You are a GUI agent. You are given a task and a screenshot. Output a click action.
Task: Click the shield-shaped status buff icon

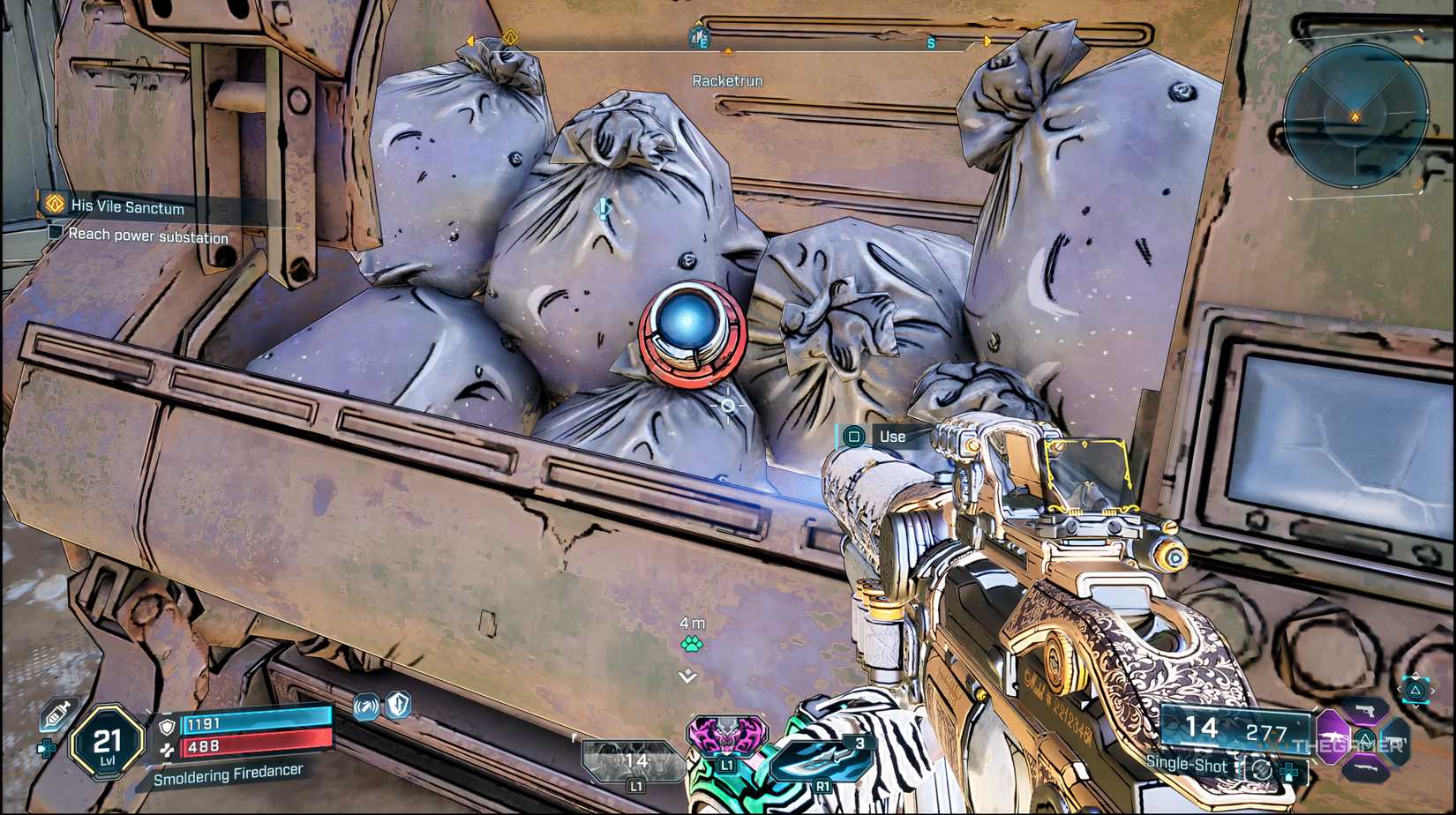(x=400, y=704)
